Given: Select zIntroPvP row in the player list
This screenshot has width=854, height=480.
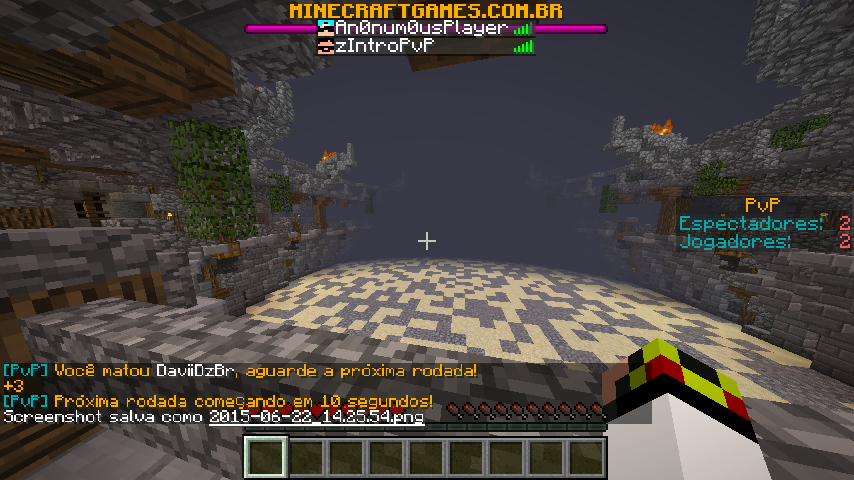Looking at the screenshot, I should point(424,46).
